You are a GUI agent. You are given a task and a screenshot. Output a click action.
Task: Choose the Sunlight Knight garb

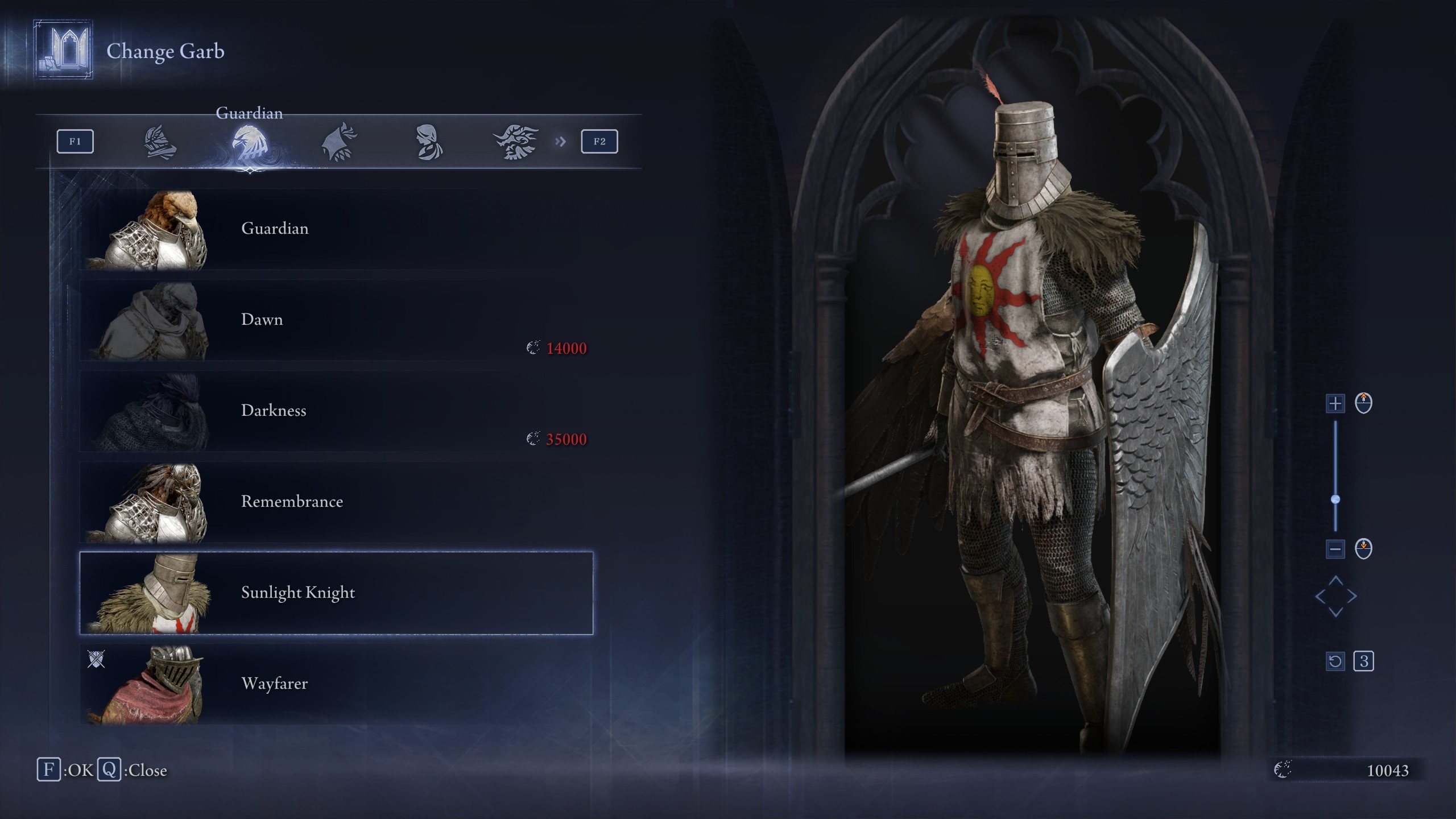click(336, 593)
